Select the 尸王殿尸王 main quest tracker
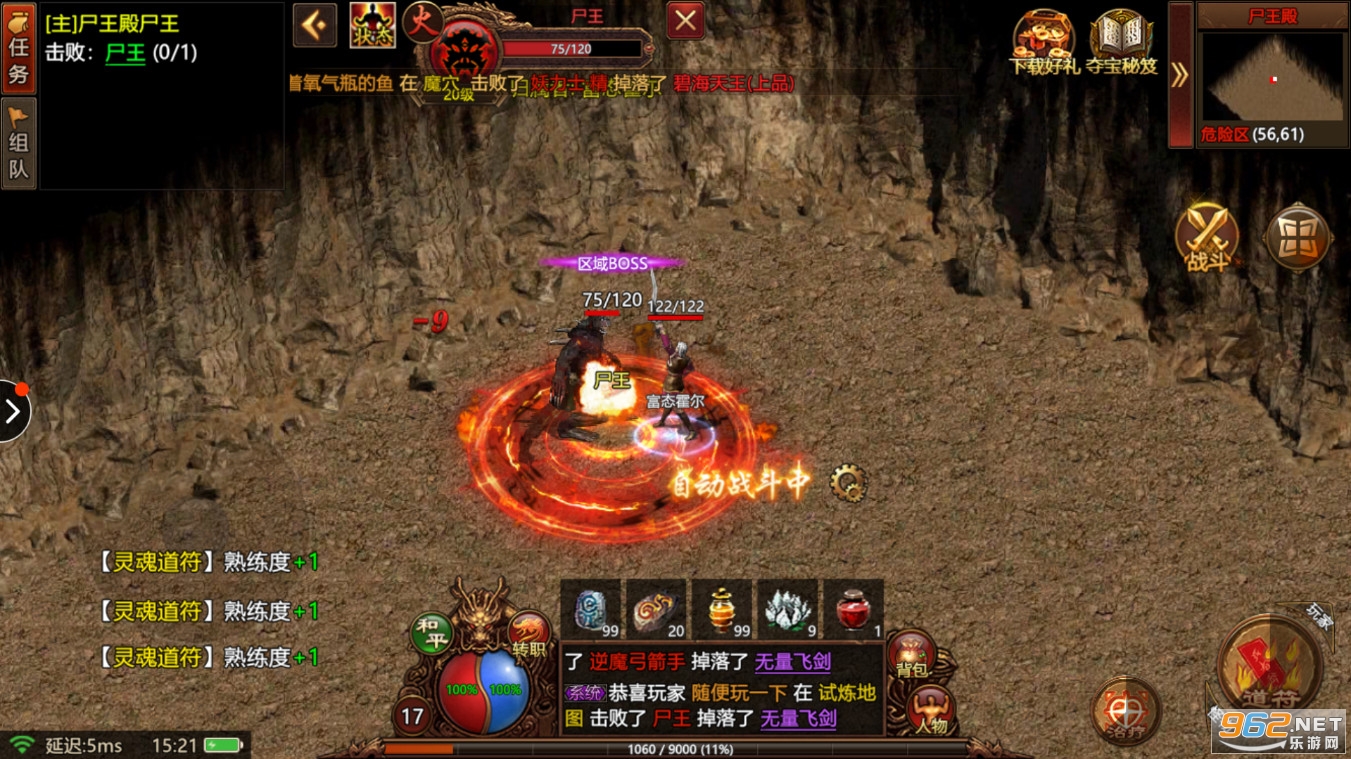The height and width of the screenshot is (759, 1351). pyautogui.click(x=113, y=23)
